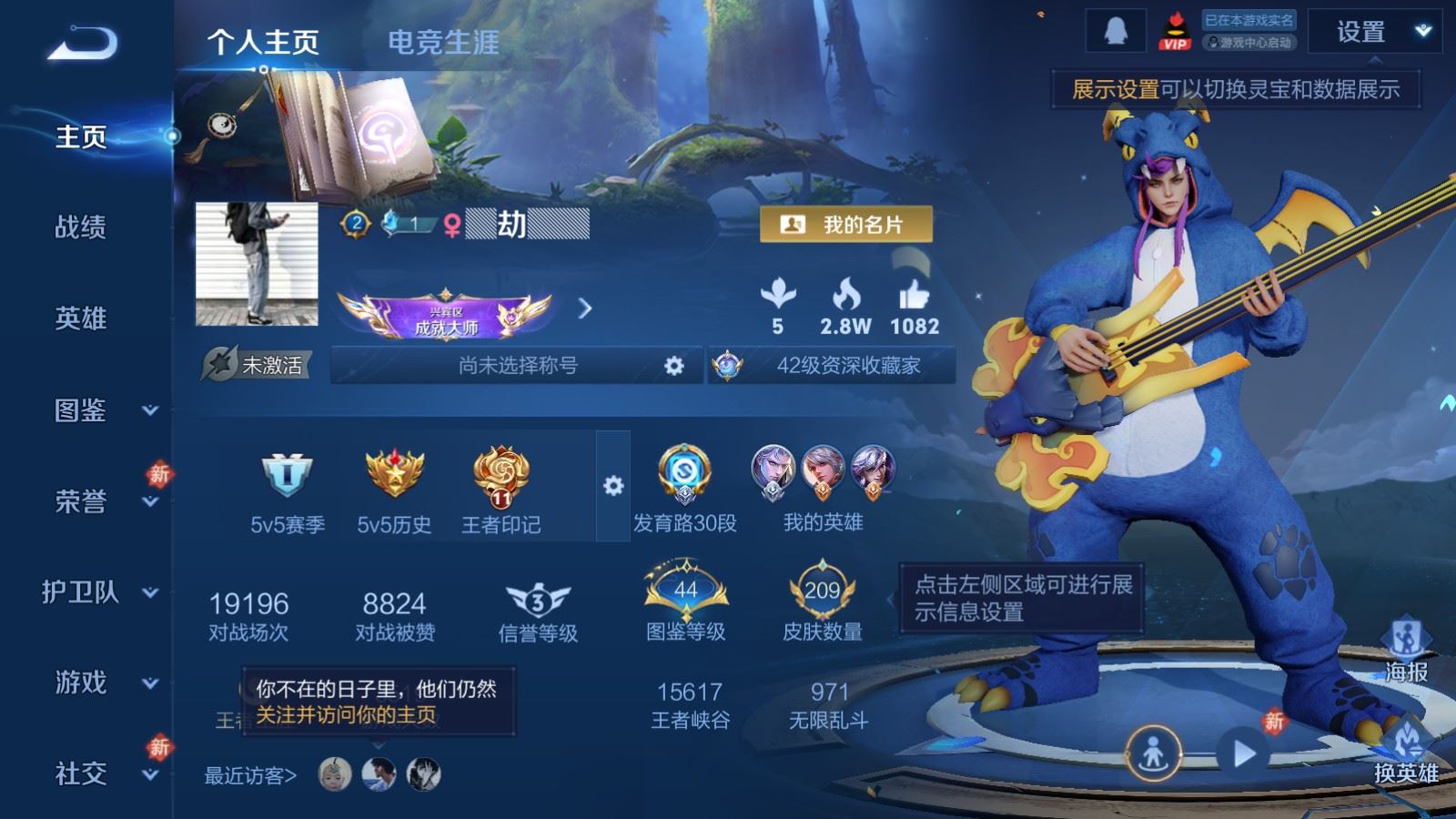Open the 英雄 sidebar section
The width and height of the screenshot is (1456, 819).
pos(81,318)
